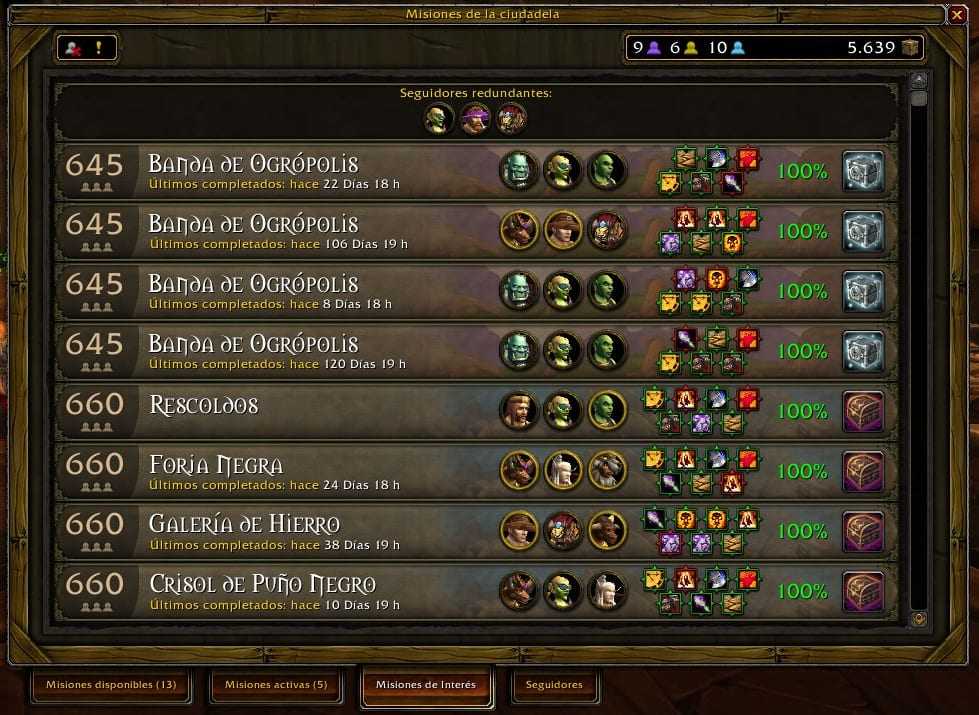979x715 pixels.
Task: Choose the Forja Negra mission
Action: coord(300,471)
